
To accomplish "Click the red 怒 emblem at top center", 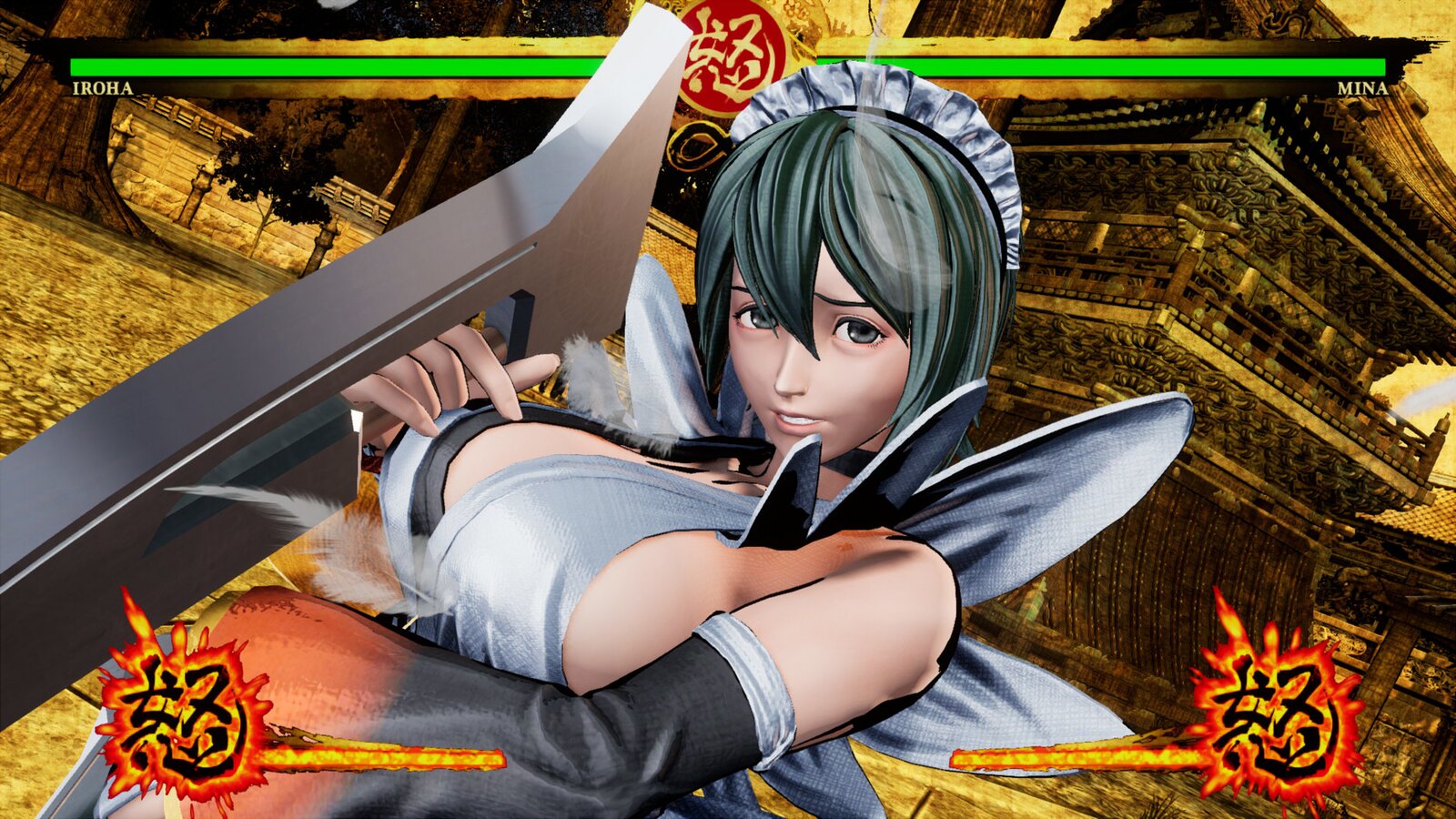I will (728, 59).
